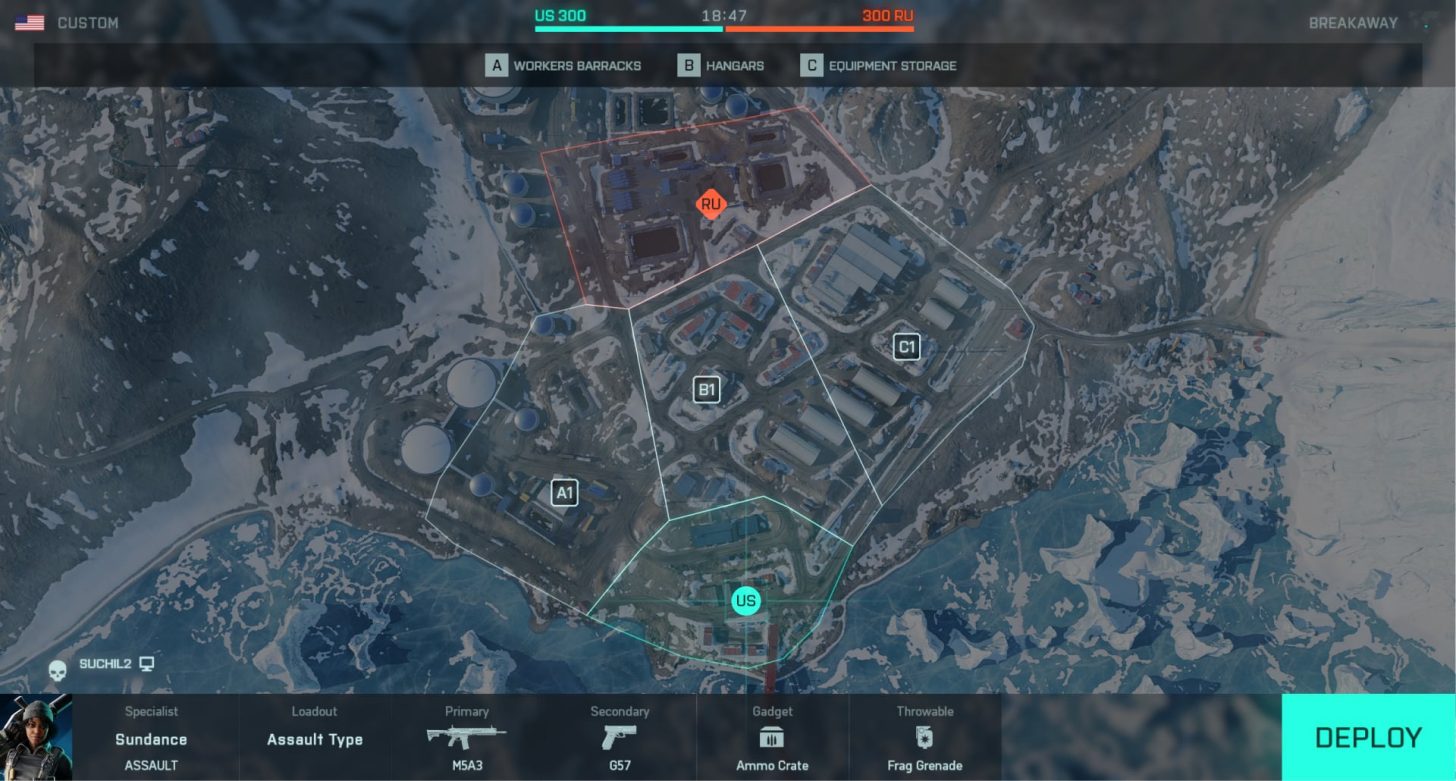
Task: Open the G57 secondary weapon slot
Action: [x=619, y=739]
